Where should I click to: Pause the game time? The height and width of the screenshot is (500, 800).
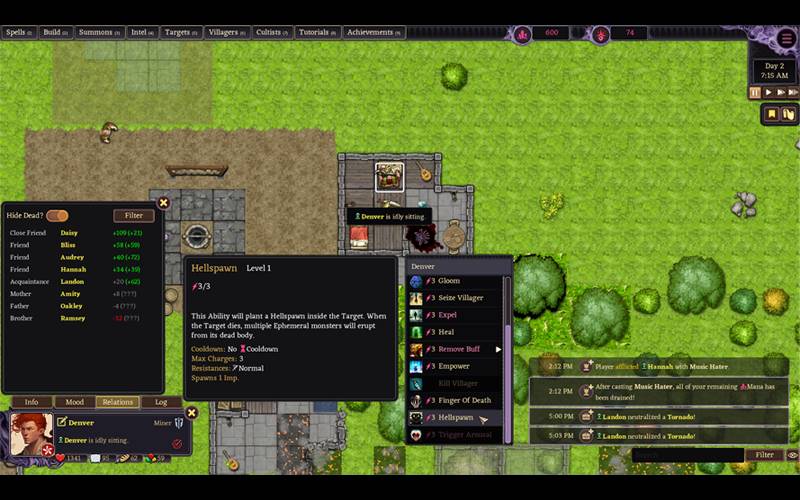point(755,93)
